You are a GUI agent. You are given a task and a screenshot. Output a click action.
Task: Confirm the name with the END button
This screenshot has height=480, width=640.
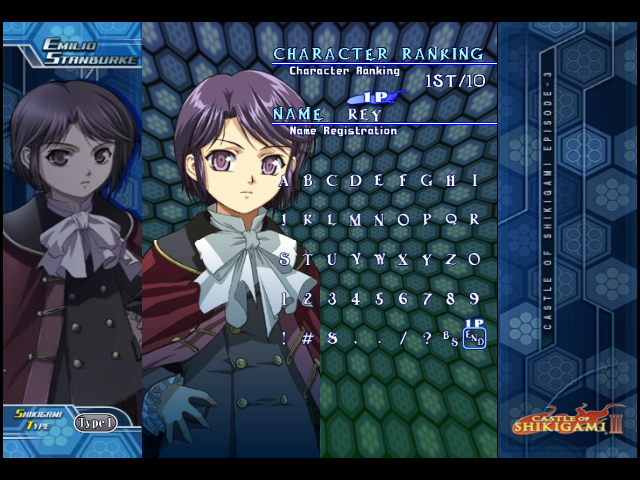pyautogui.click(x=475, y=339)
